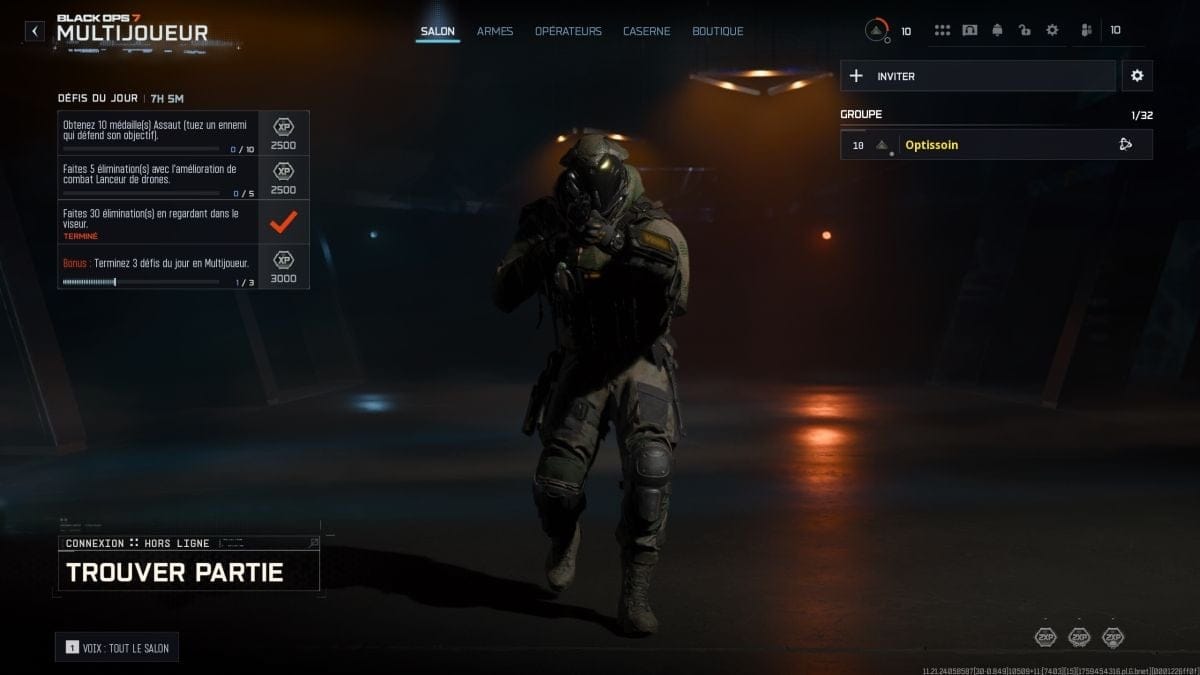Select the Caserne tab
Viewport: 1200px width, 675px height.
647,31
